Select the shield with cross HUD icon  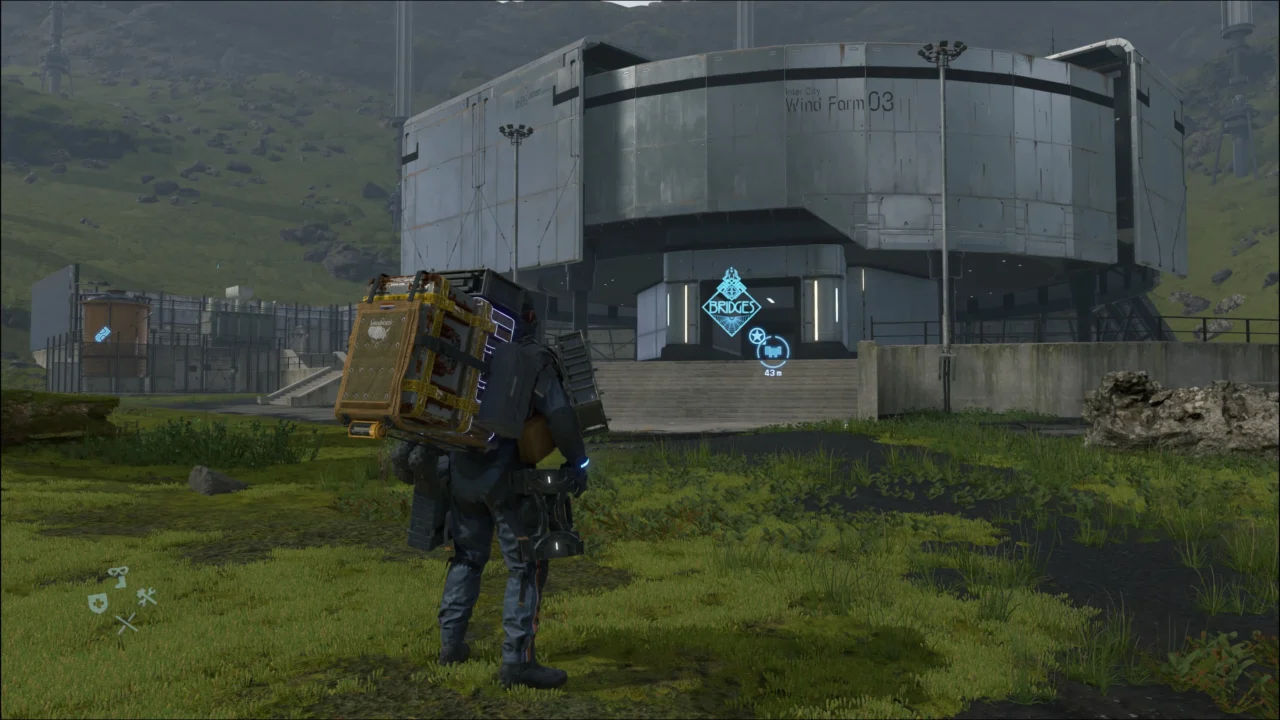tap(98, 605)
